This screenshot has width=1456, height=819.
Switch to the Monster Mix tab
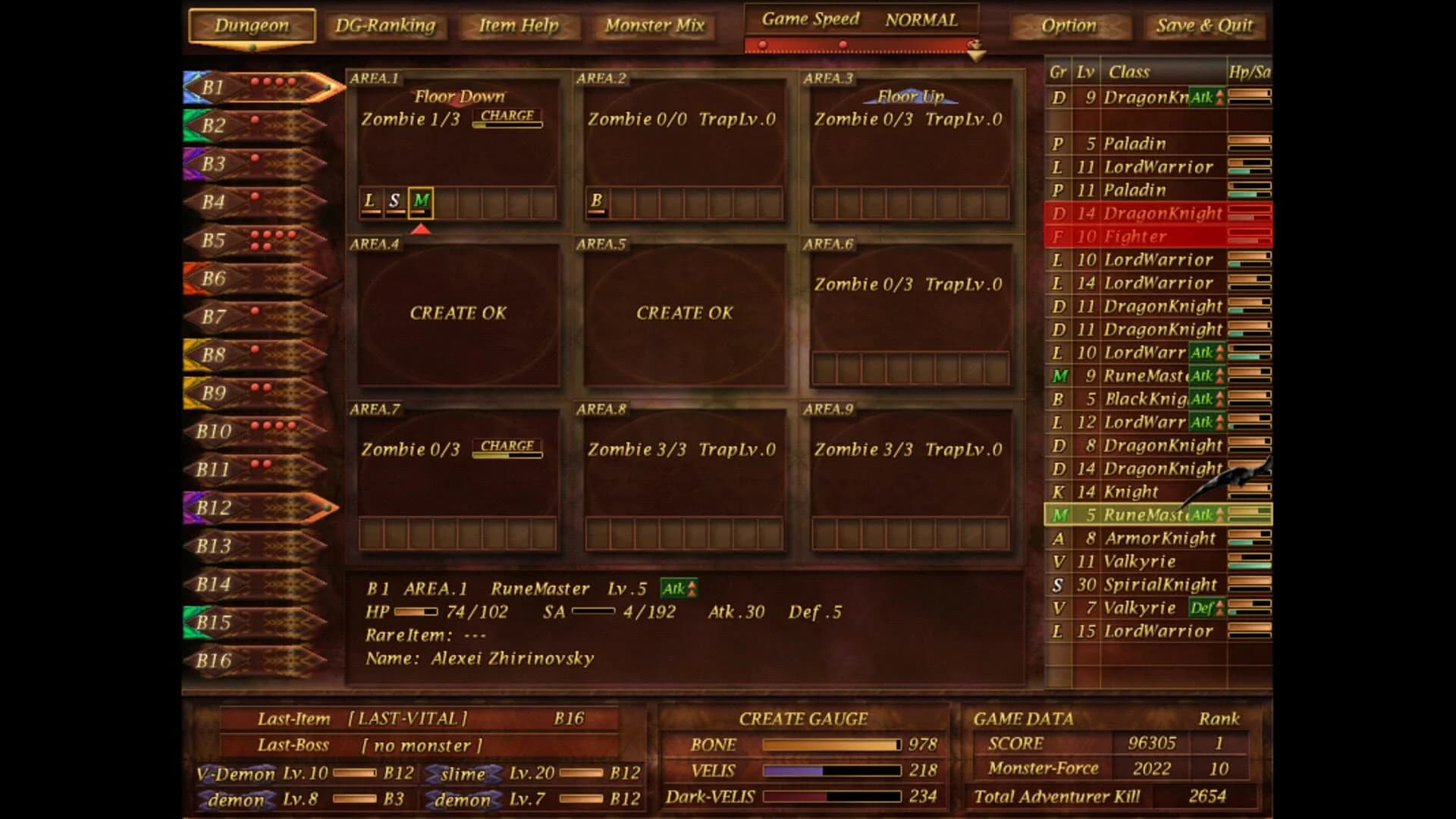654,26
